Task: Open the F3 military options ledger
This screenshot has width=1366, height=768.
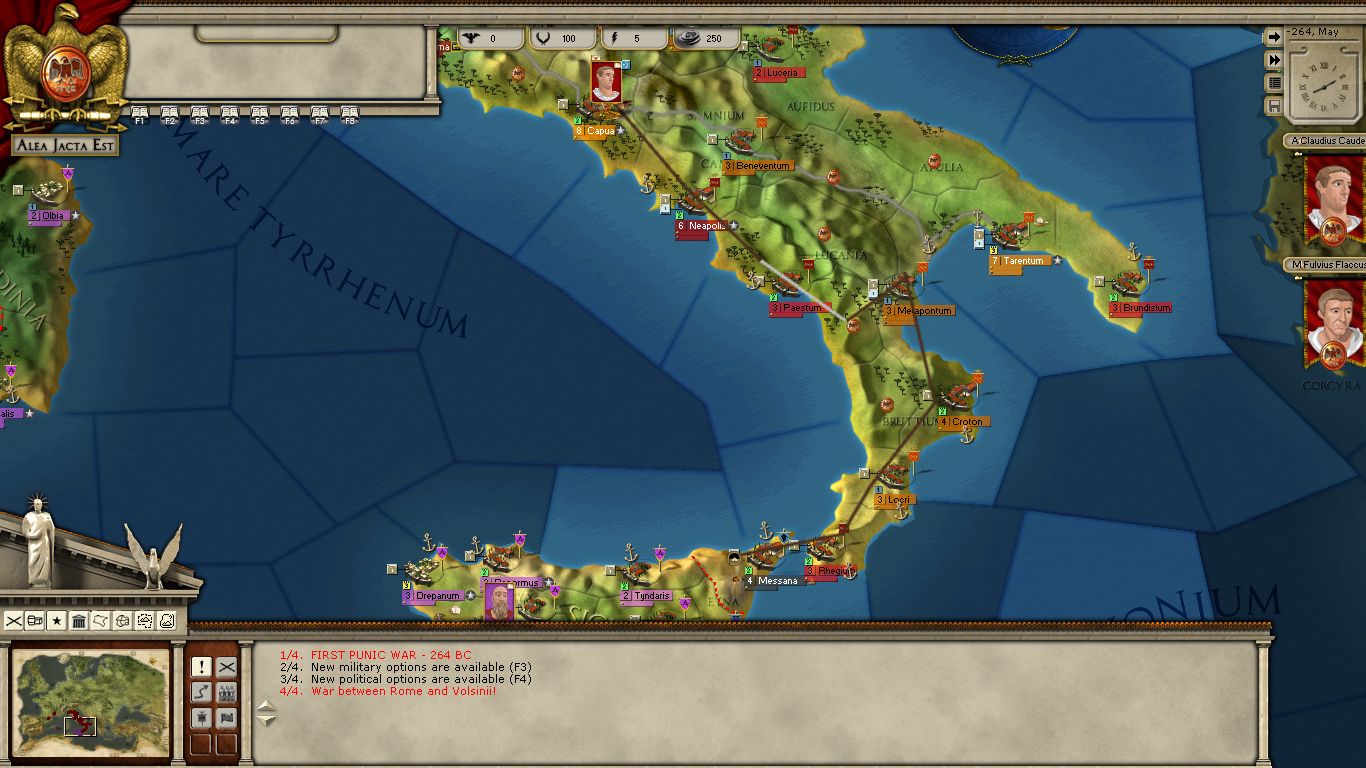Action: pyautogui.click(x=199, y=113)
